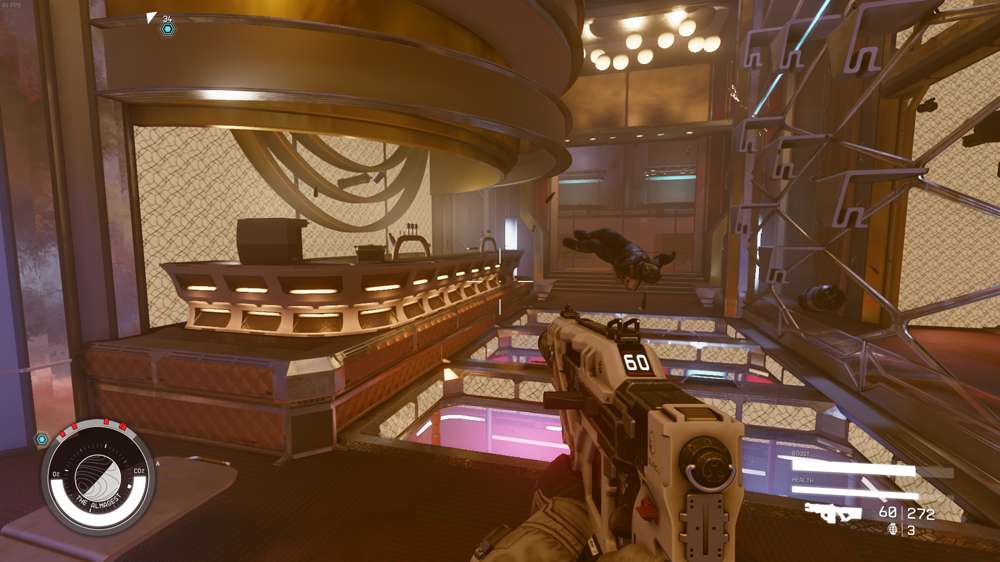Image resolution: width=1000 pixels, height=562 pixels.
Task: Click the grenade icon beside the count
Action: point(893,529)
